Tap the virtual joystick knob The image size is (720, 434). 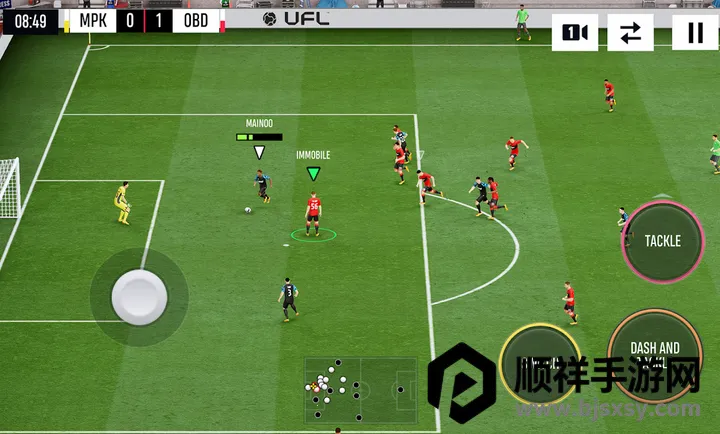coord(137,296)
